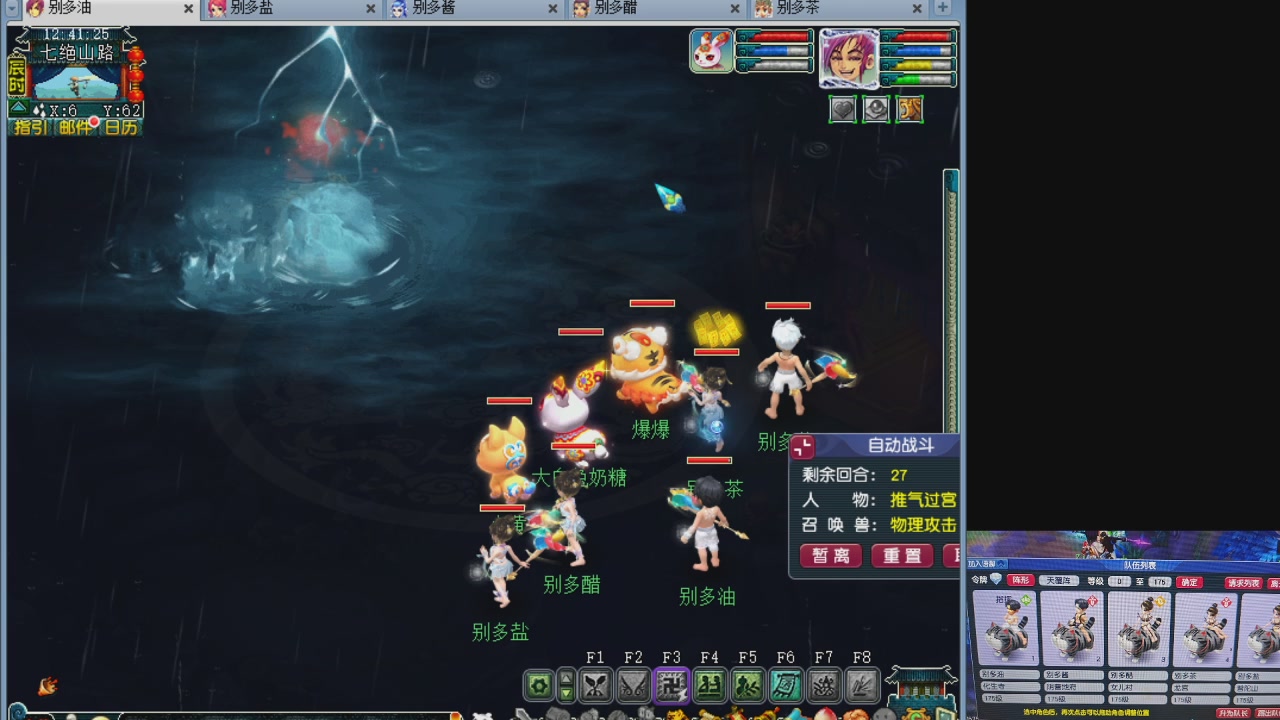Screen dimensions: 1280x720
Task: Open the summoned beast icon beside the heart
Action: tap(876, 109)
